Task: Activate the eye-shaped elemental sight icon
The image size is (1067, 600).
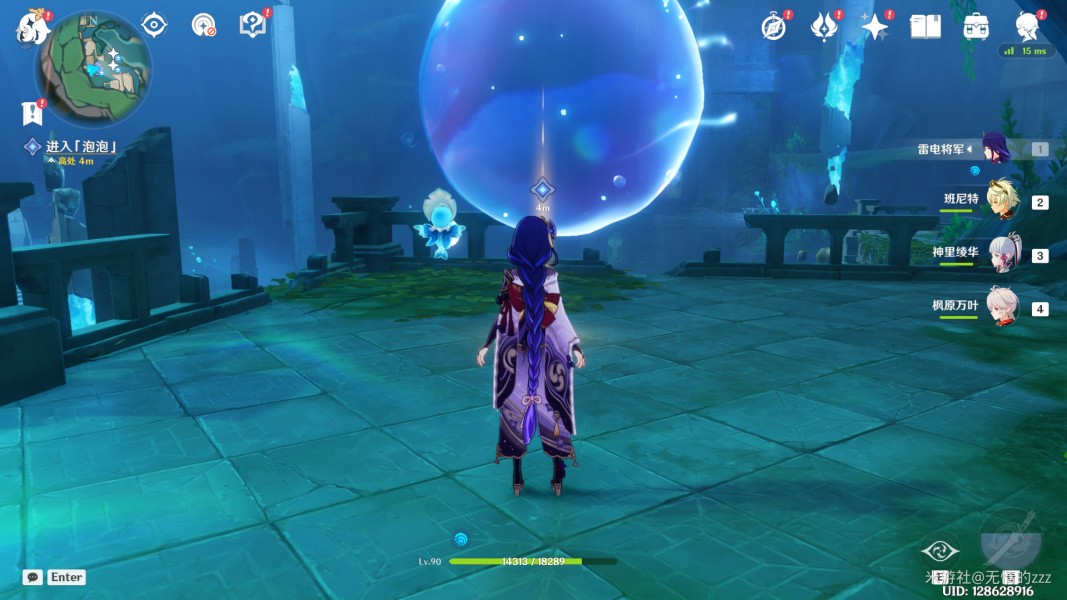Action: pyautogui.click(x=154, y=25)
